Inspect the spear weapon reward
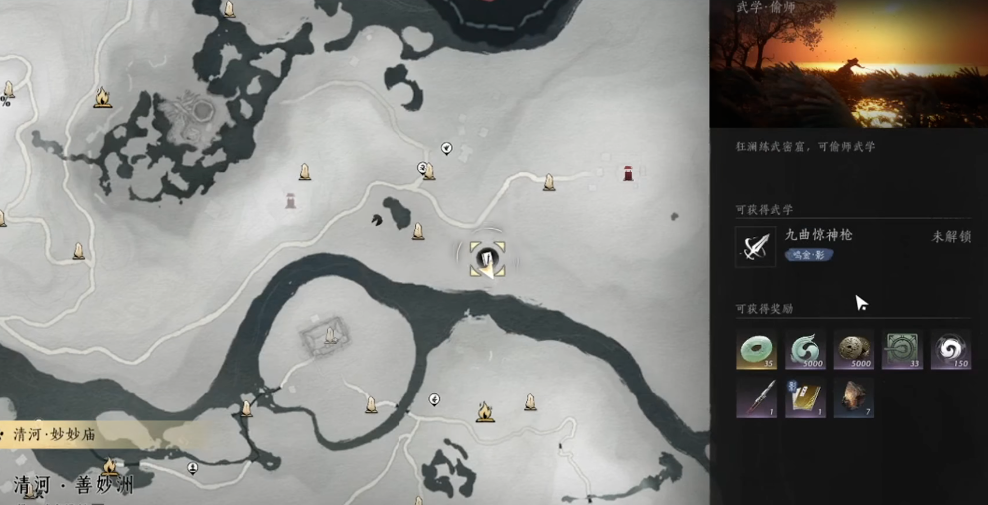 [756, 397]
